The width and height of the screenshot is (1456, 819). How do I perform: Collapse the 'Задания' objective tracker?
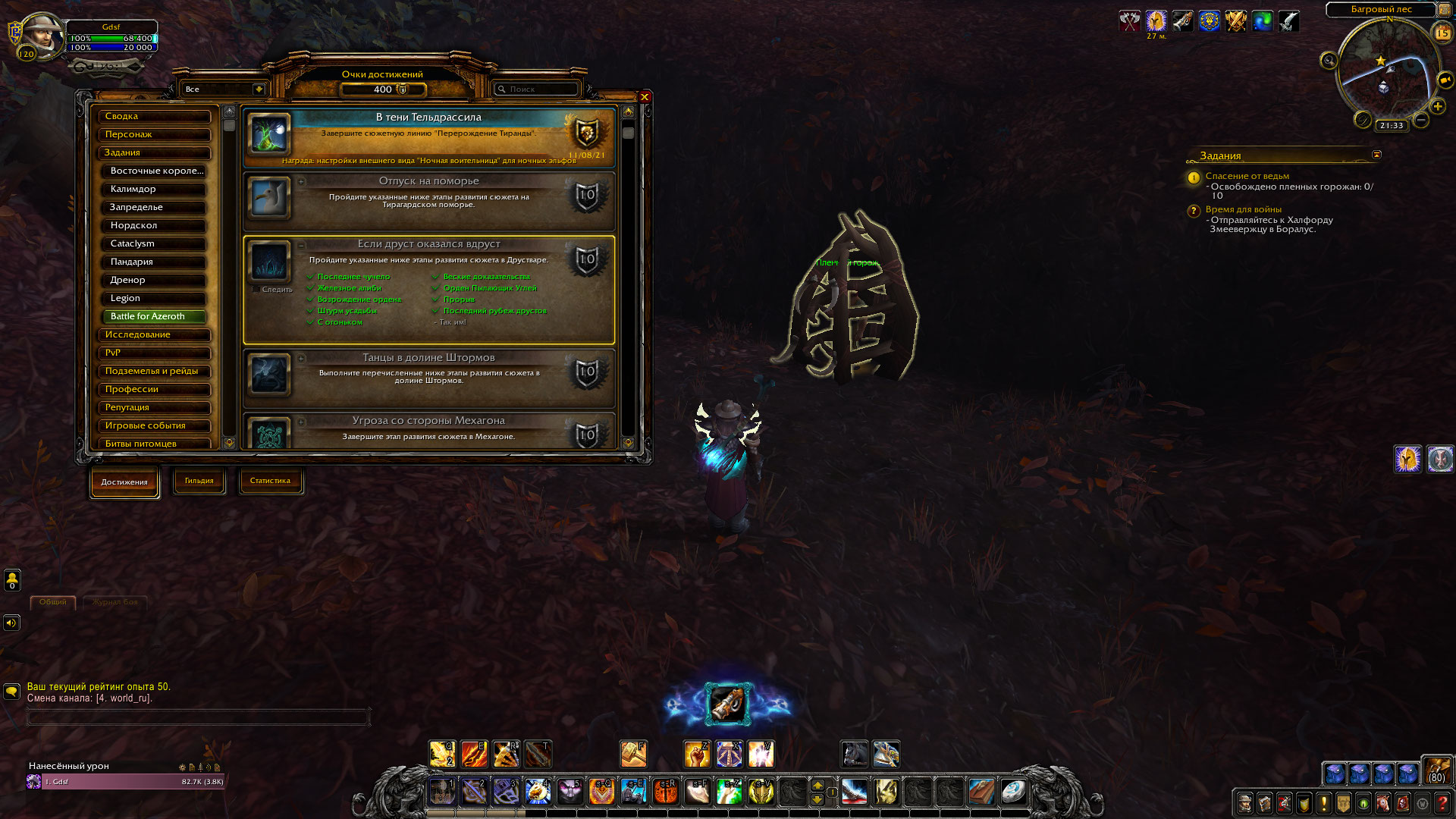tap(1376, 155)
